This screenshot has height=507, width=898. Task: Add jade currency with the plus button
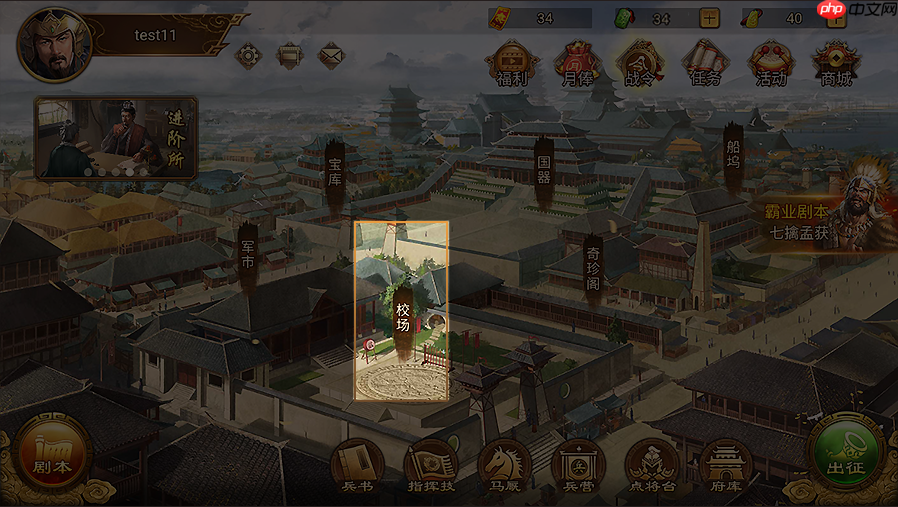tap(709, 18)
